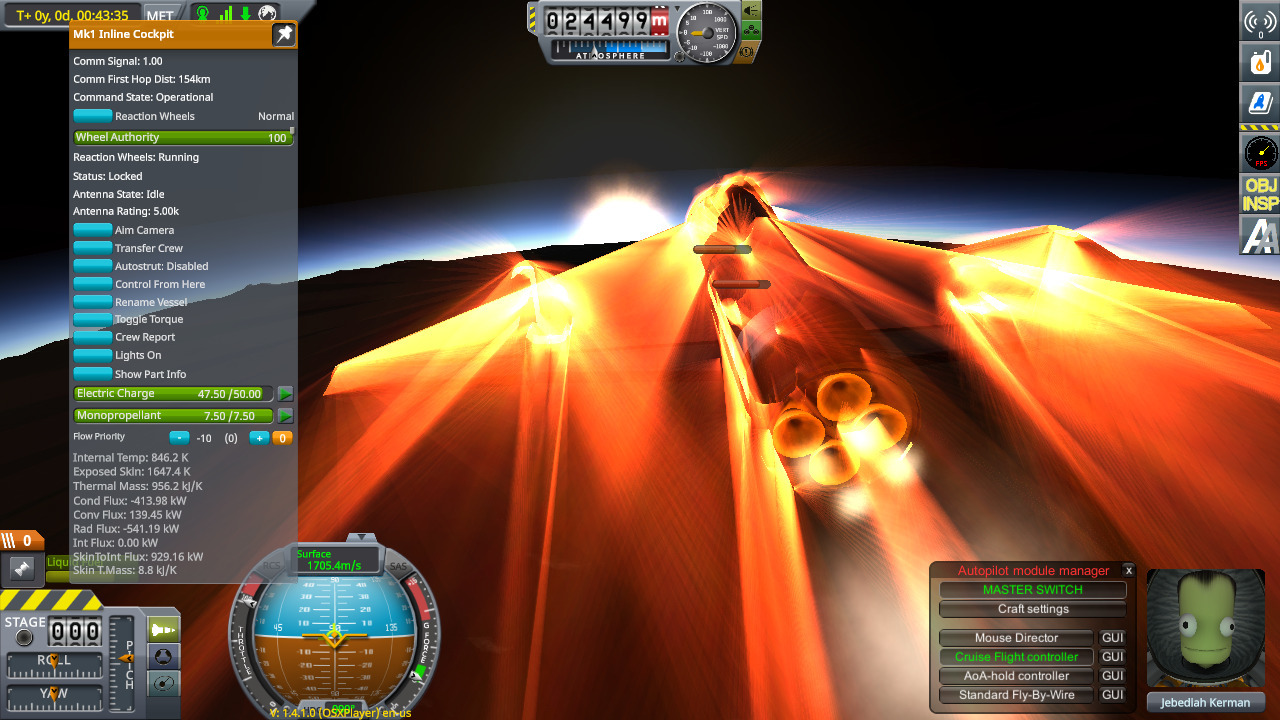The height and width of the screenshot is (720, 1280).
Task: Choose the Transfer Crew option
Action: click(93, 248)
